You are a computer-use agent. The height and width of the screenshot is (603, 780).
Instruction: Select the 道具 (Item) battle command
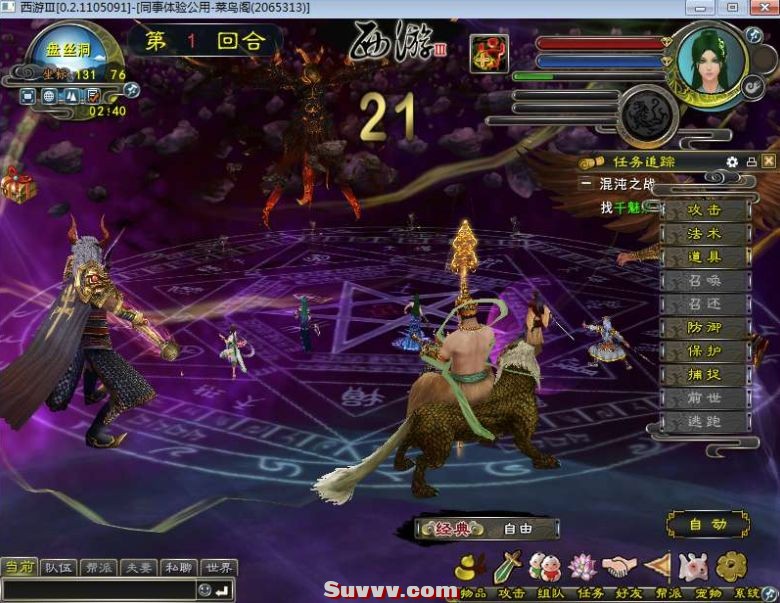704,257
